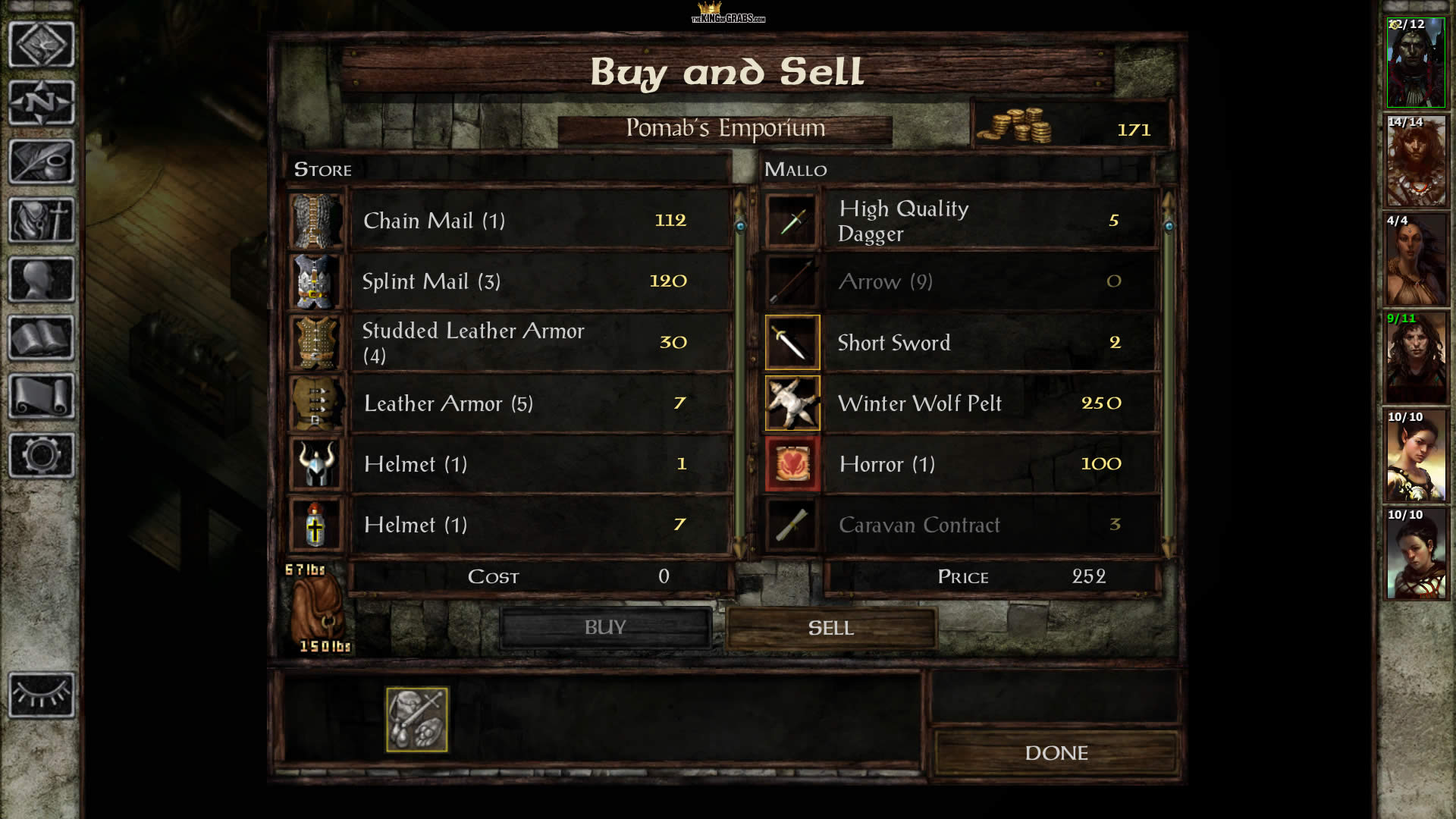Toggle the closed-eye icon on sidebar
Viewport: 1456px width, 819px height.
pos(42,695)
